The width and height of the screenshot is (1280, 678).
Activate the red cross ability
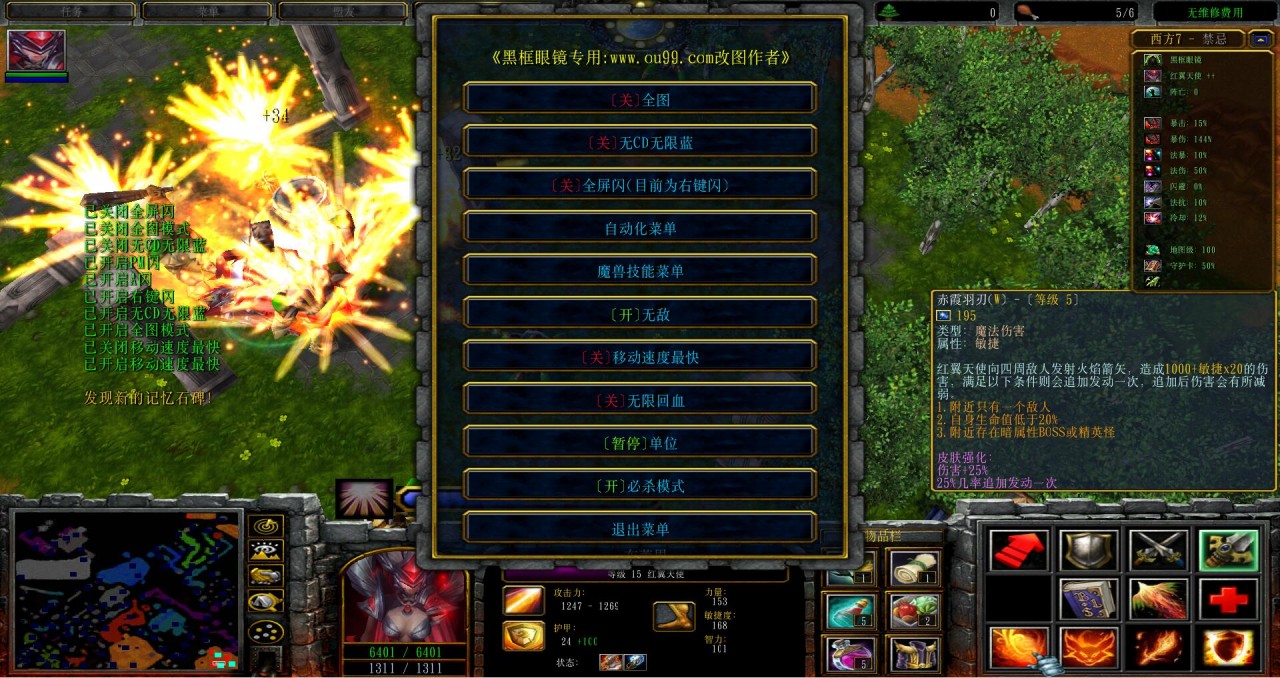1228,599
